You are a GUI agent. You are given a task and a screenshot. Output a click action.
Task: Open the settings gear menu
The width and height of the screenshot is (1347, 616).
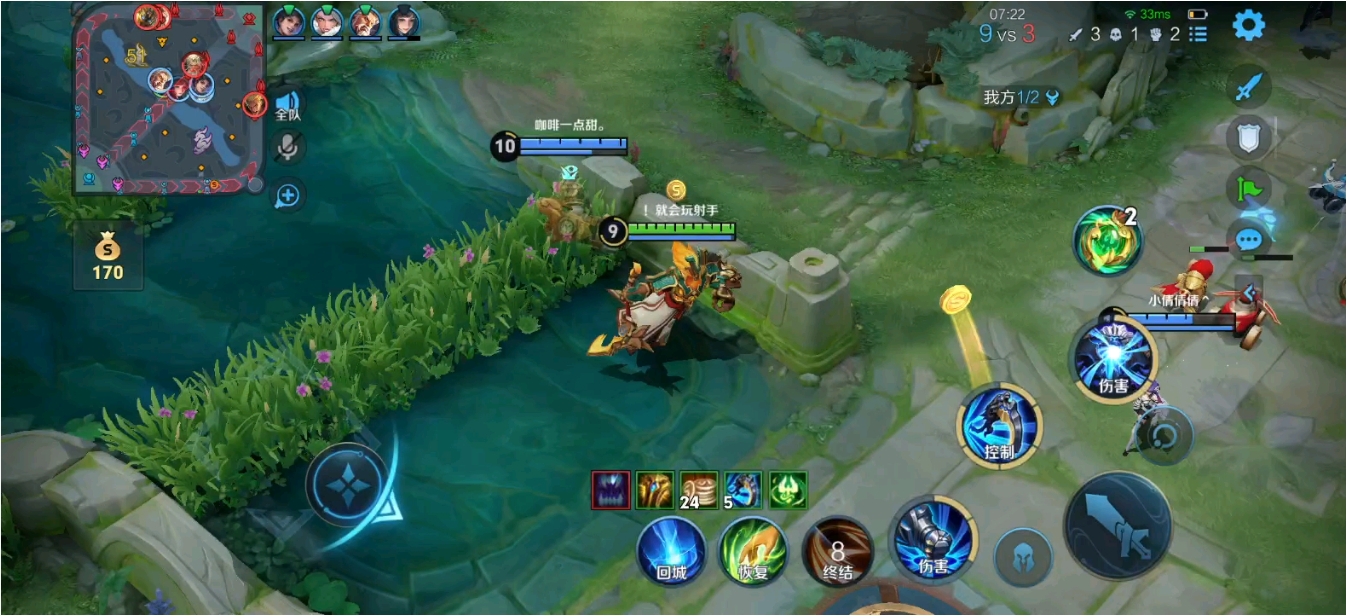click(1248, 26)
